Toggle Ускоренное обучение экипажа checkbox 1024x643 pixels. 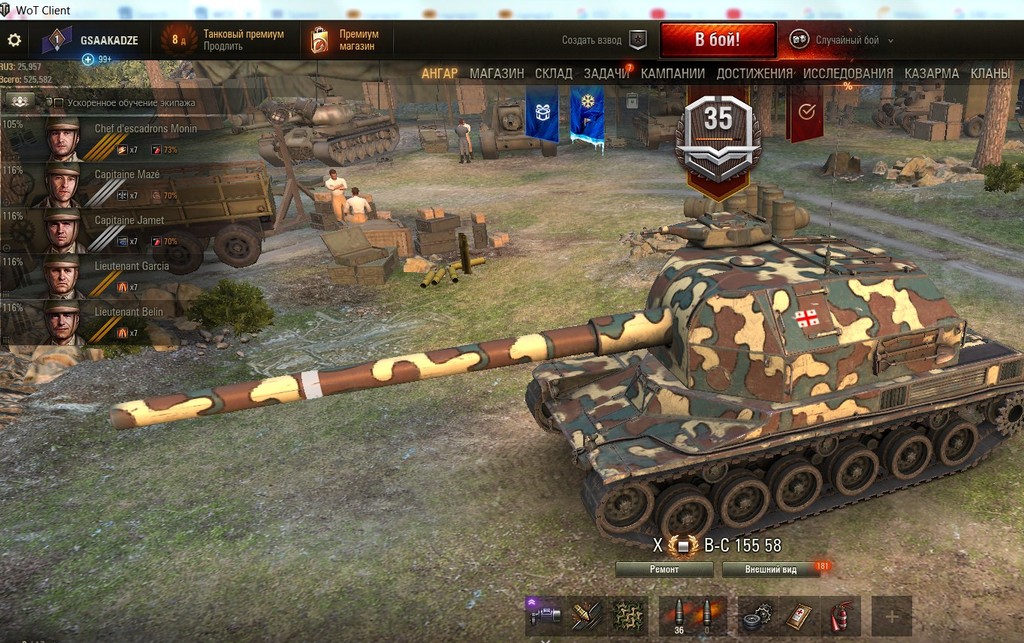[57, 103]
